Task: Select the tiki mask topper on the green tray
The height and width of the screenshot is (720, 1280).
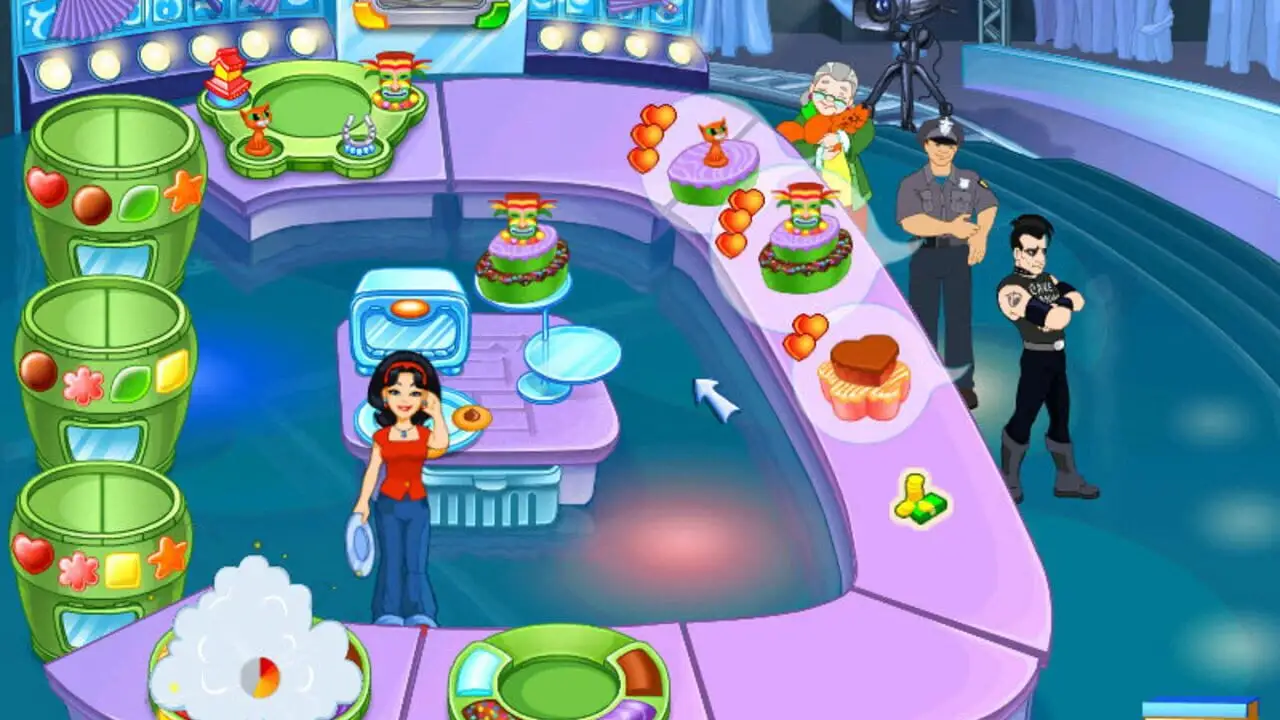Action: coord(394,80)
